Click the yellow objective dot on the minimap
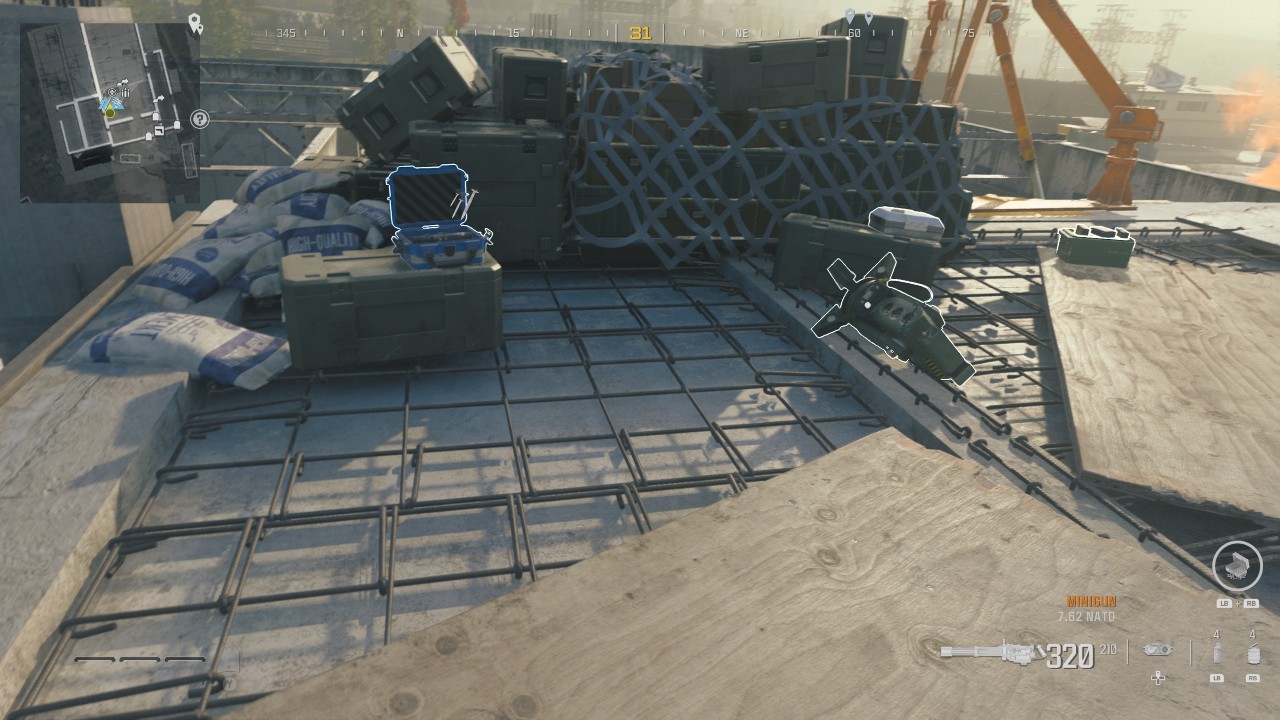The height and width of the screenshot is (720, 1280). tap(109, 114)
